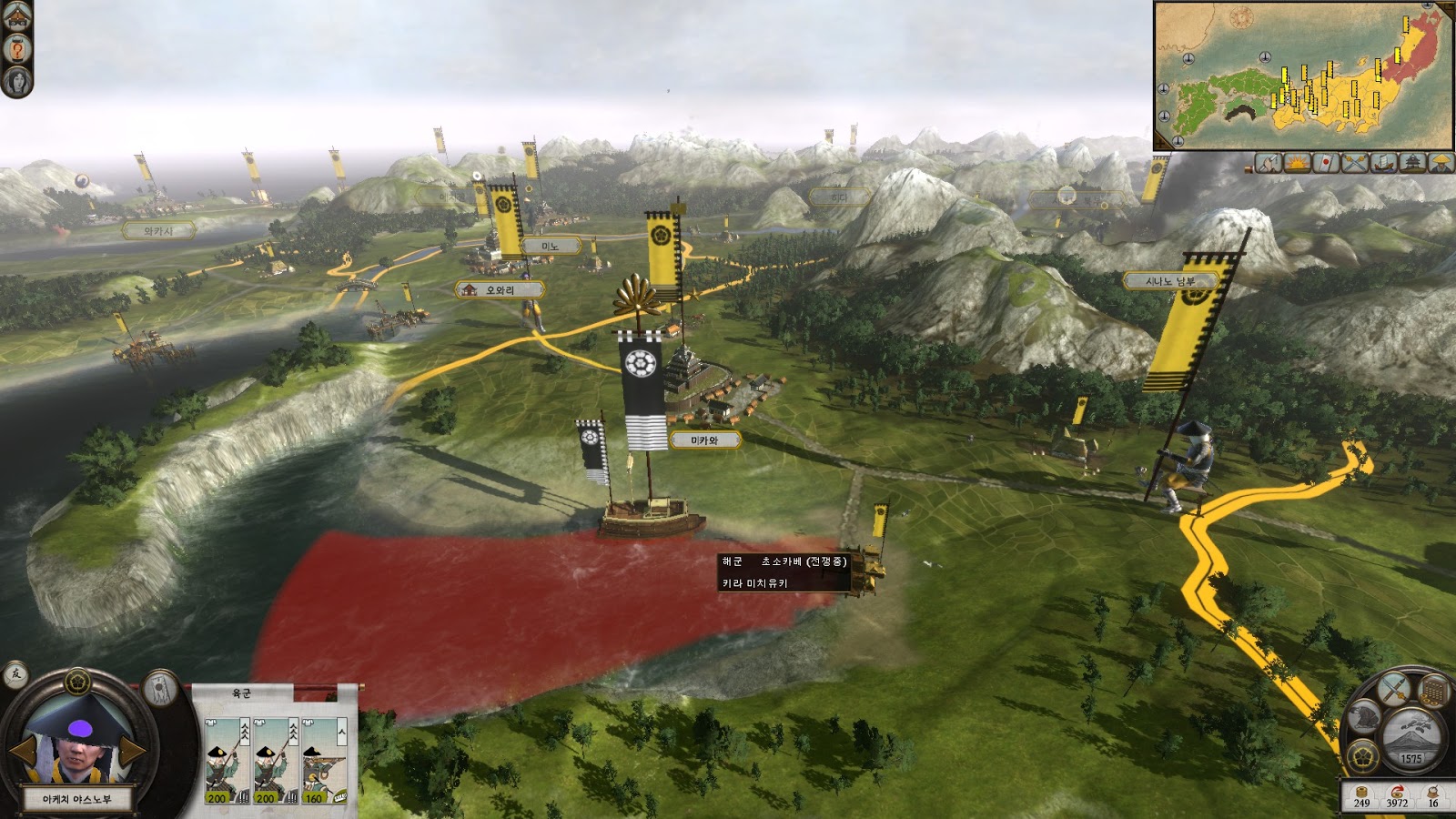Open the clan crest management button
The image size is (1456, 819).
click(x=1363, y=754)
